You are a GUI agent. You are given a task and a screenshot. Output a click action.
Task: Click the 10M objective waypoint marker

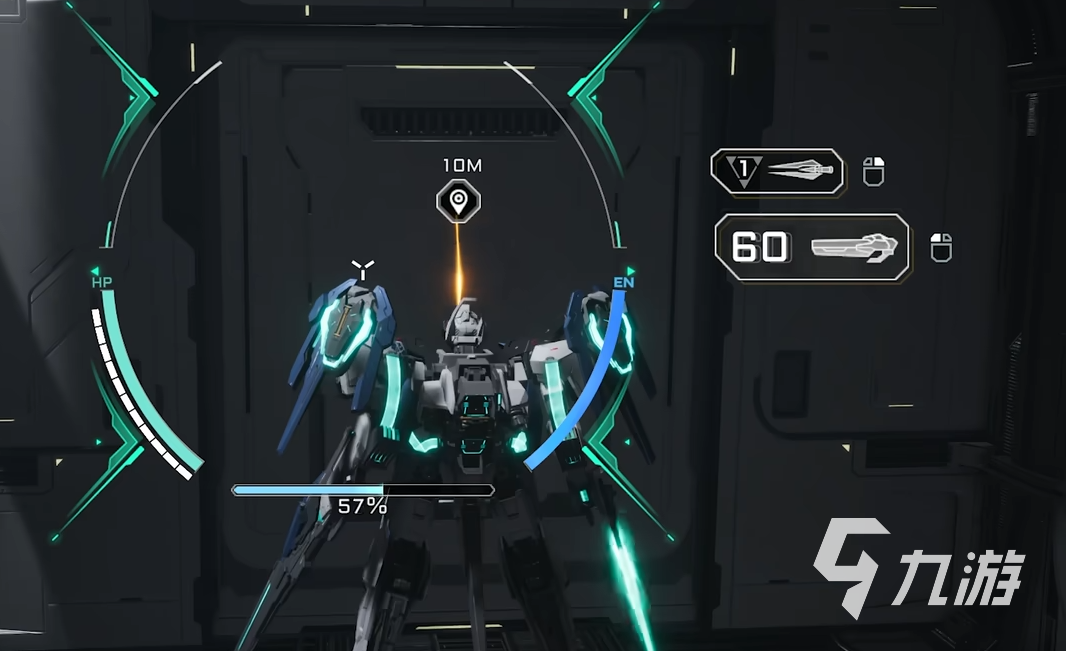point(458,201)
